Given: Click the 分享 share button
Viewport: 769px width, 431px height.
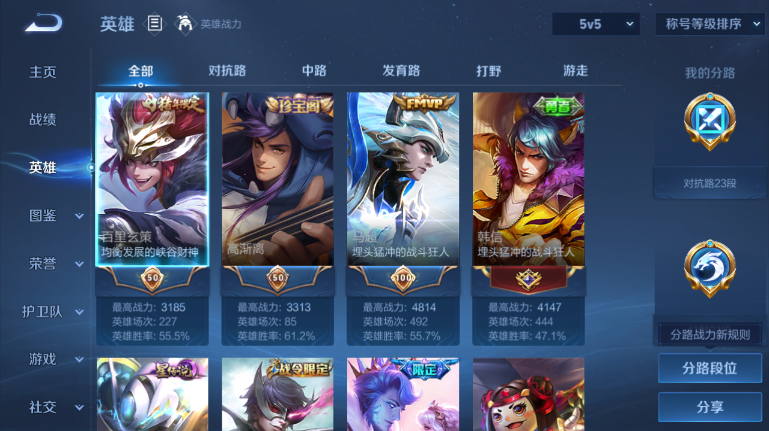Looking at the screenshot, I should [x=710, y=407].
